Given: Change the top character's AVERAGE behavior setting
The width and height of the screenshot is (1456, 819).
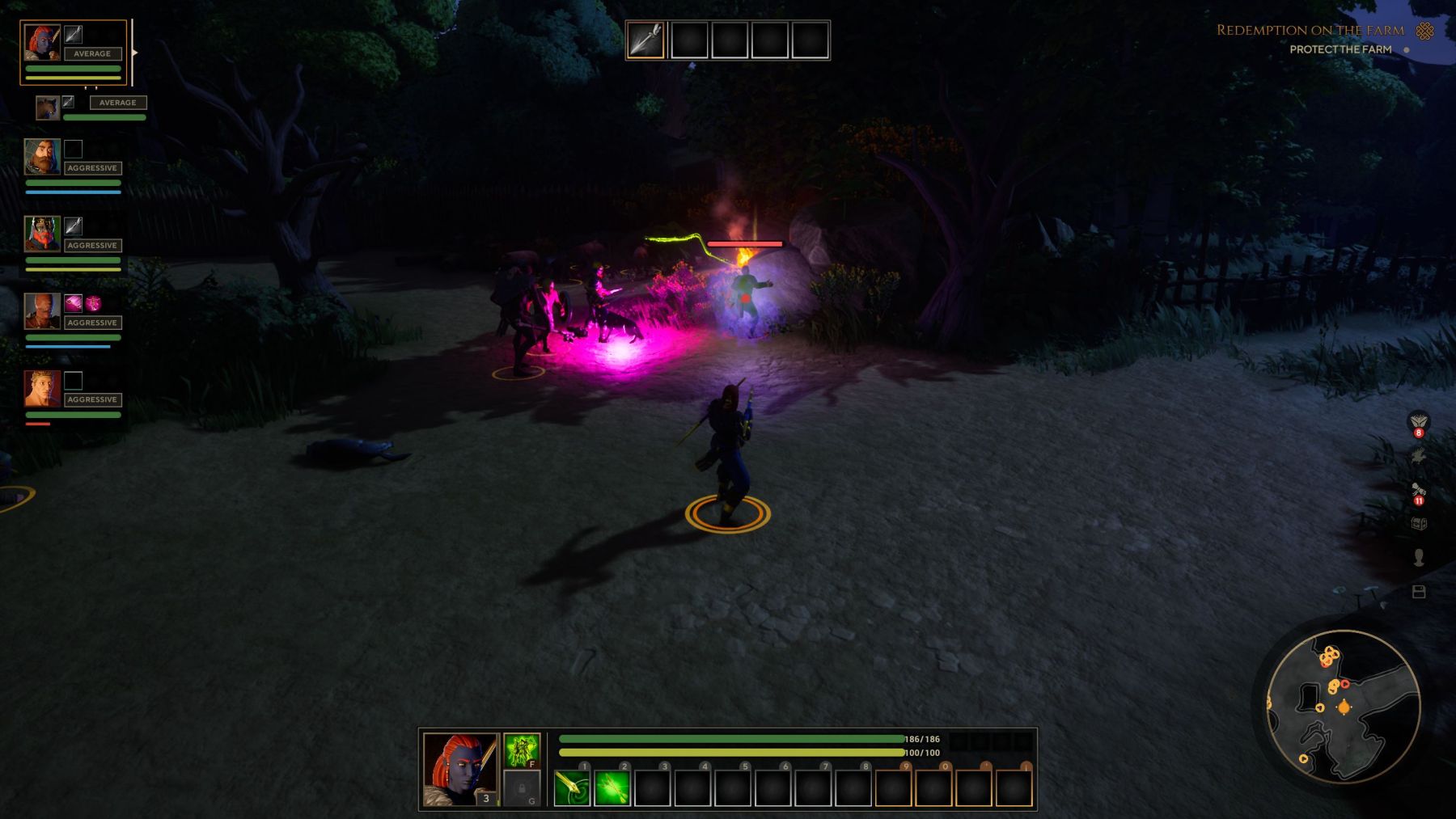Looking at the screenshot, I should [x=92, y=53].
